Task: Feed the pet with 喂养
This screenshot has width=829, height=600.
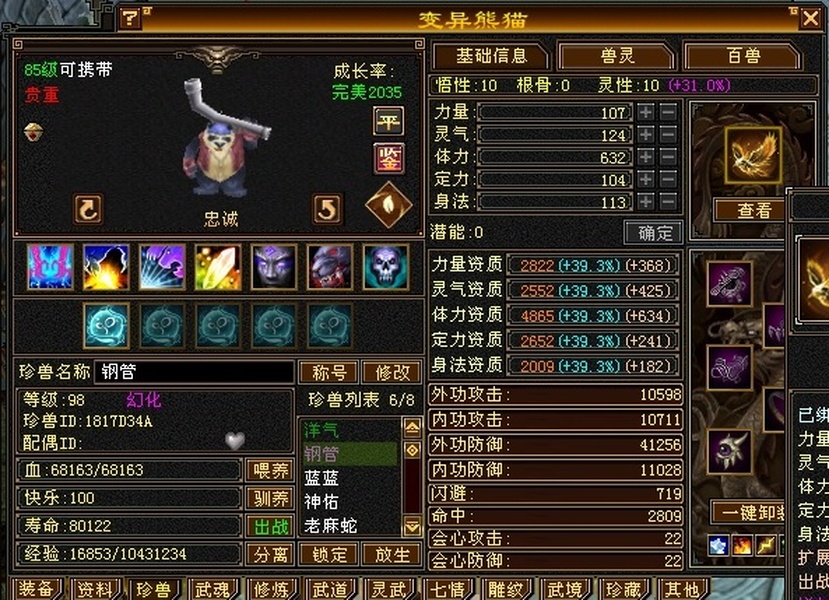Action: tap(270, 470)
